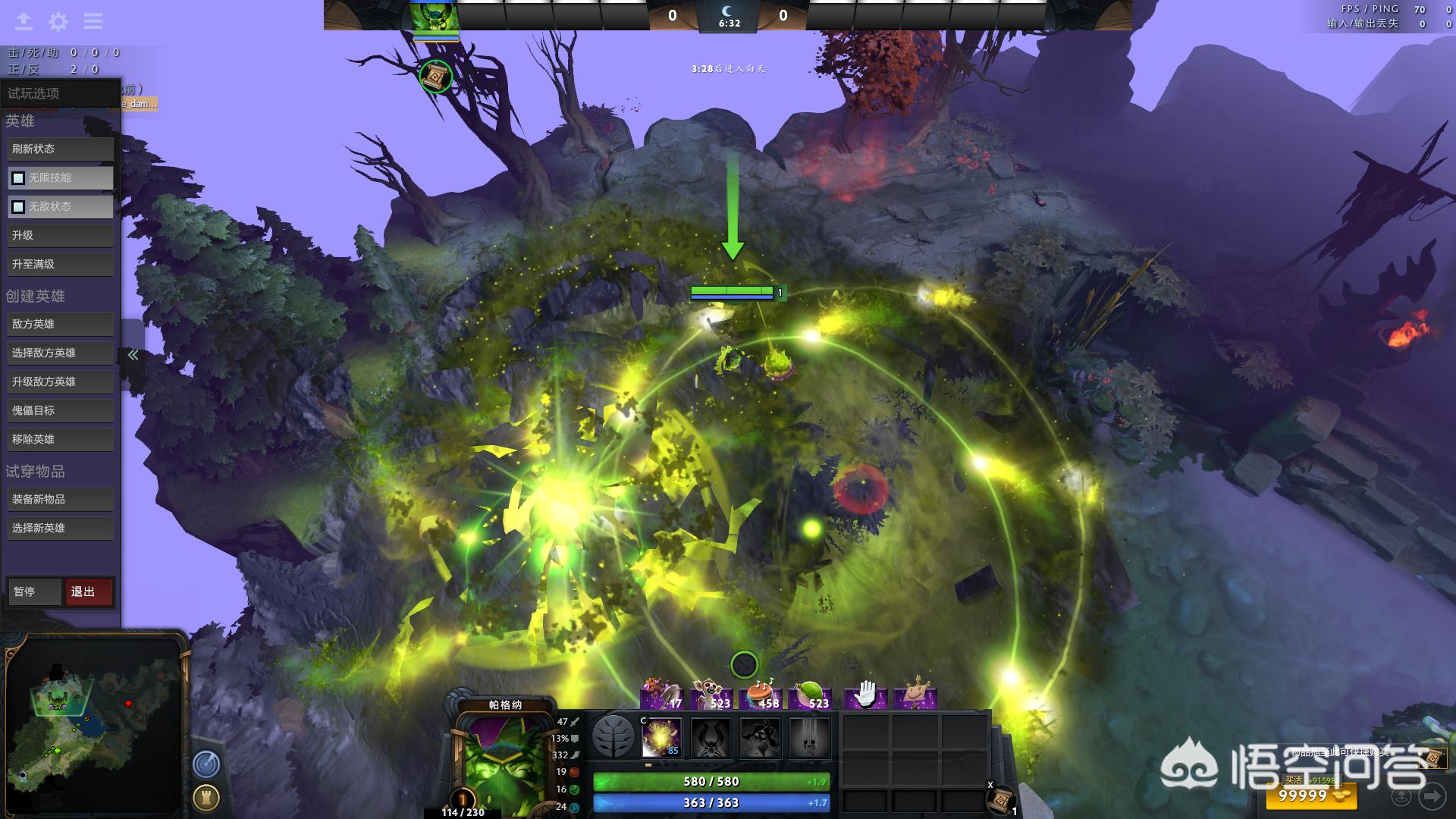Open the talent tree icon
The image size is (1456, 819).
(613, 736)
